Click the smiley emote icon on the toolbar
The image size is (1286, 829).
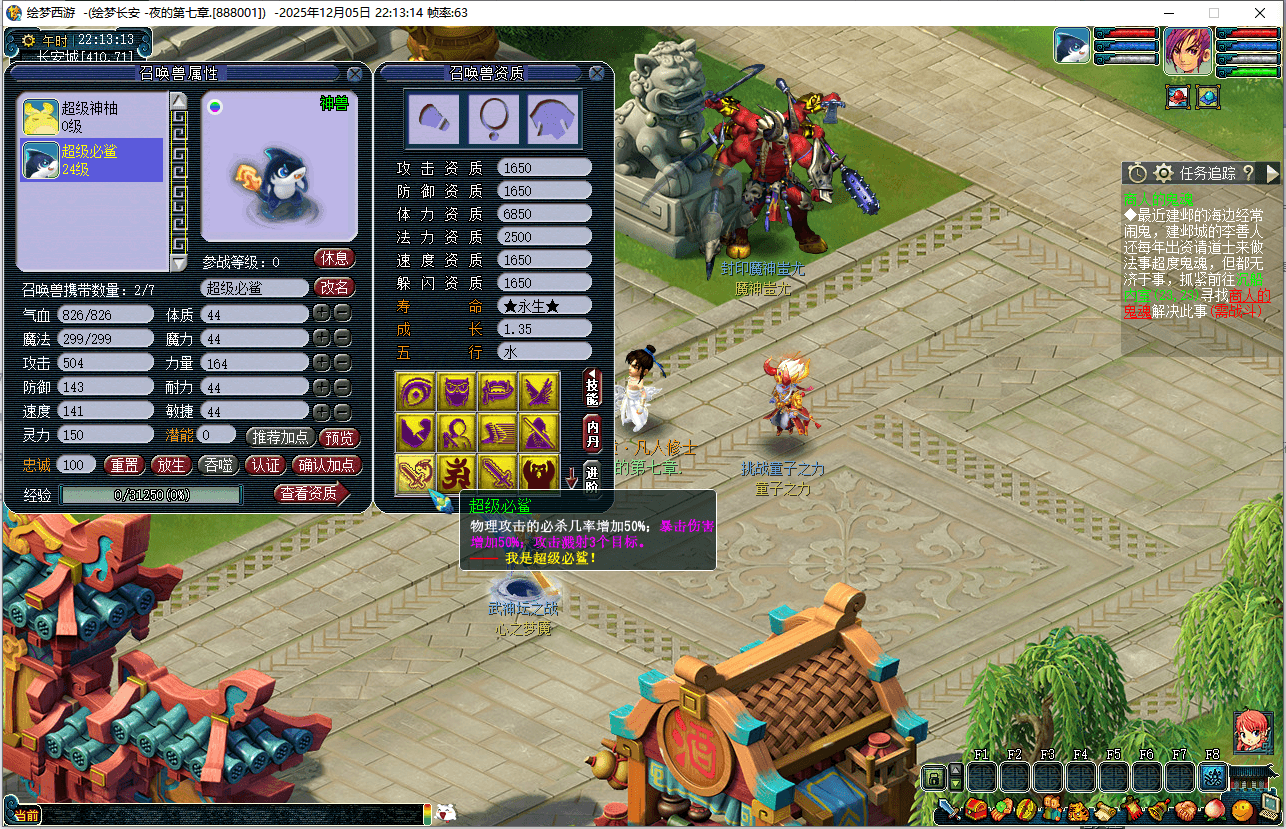point(1241,810)
